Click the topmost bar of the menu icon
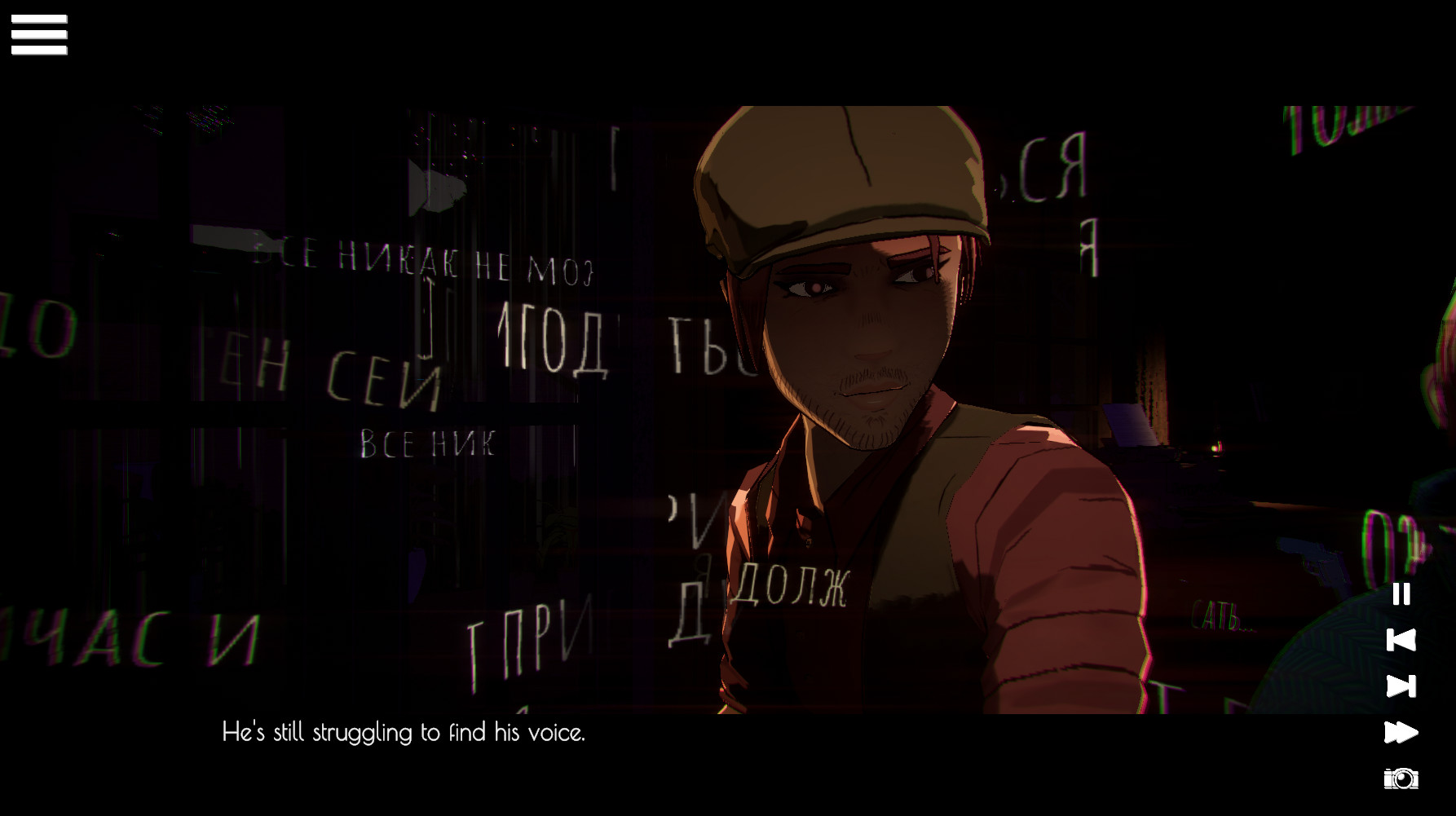The width and height of the screenshot is (1456, 816). pyautogui.click(x=39, y=20)
